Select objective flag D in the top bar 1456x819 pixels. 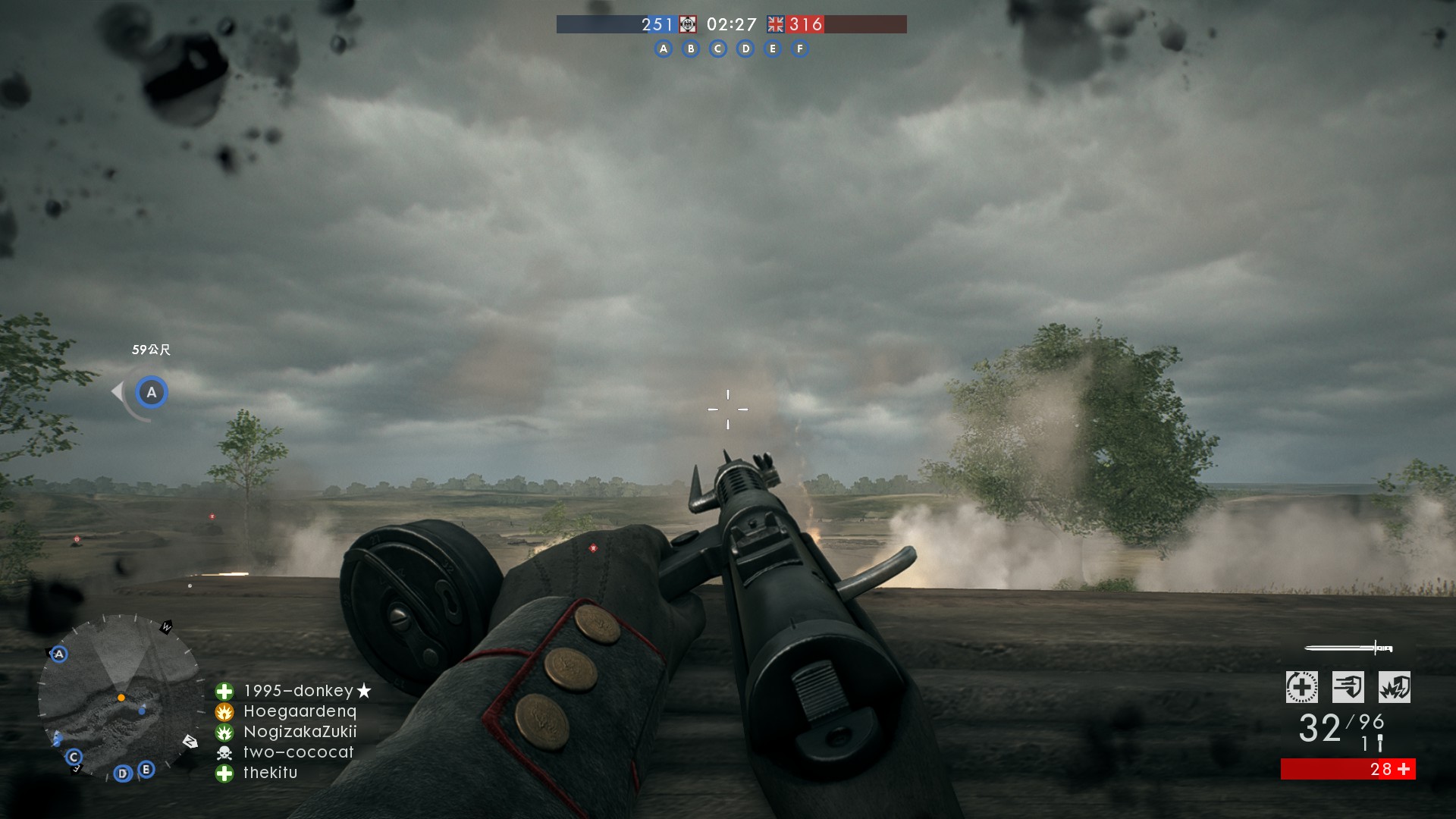(x=745, y=49)
